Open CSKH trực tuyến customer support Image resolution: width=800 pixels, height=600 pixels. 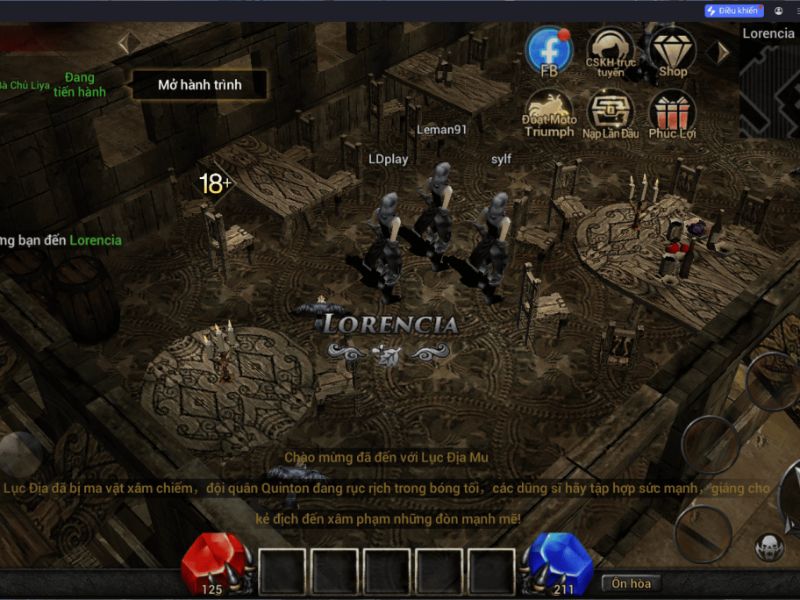(609, 52)
